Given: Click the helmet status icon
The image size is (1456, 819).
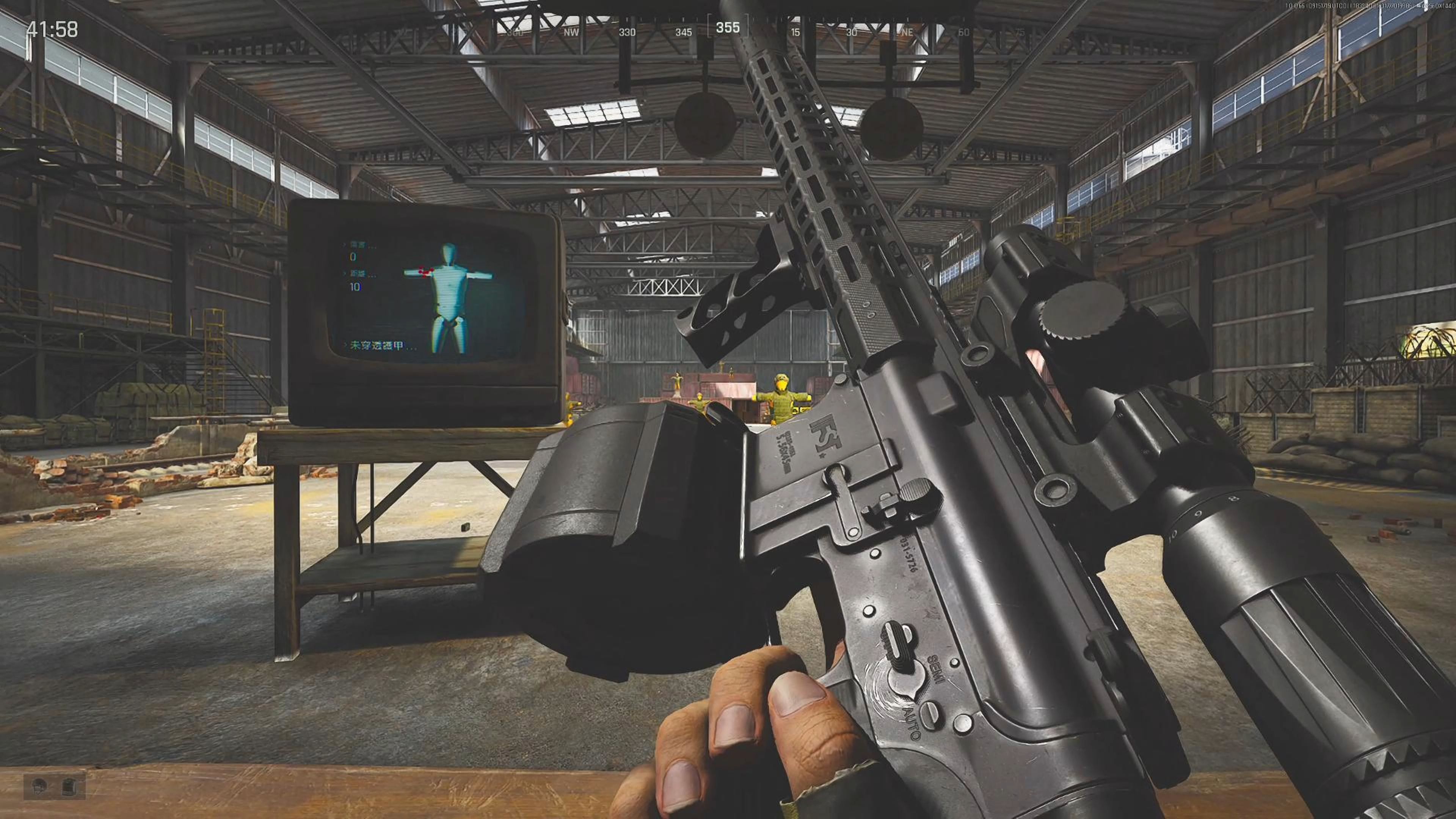Looking at the screenshot, I should (x=39, y=786).
